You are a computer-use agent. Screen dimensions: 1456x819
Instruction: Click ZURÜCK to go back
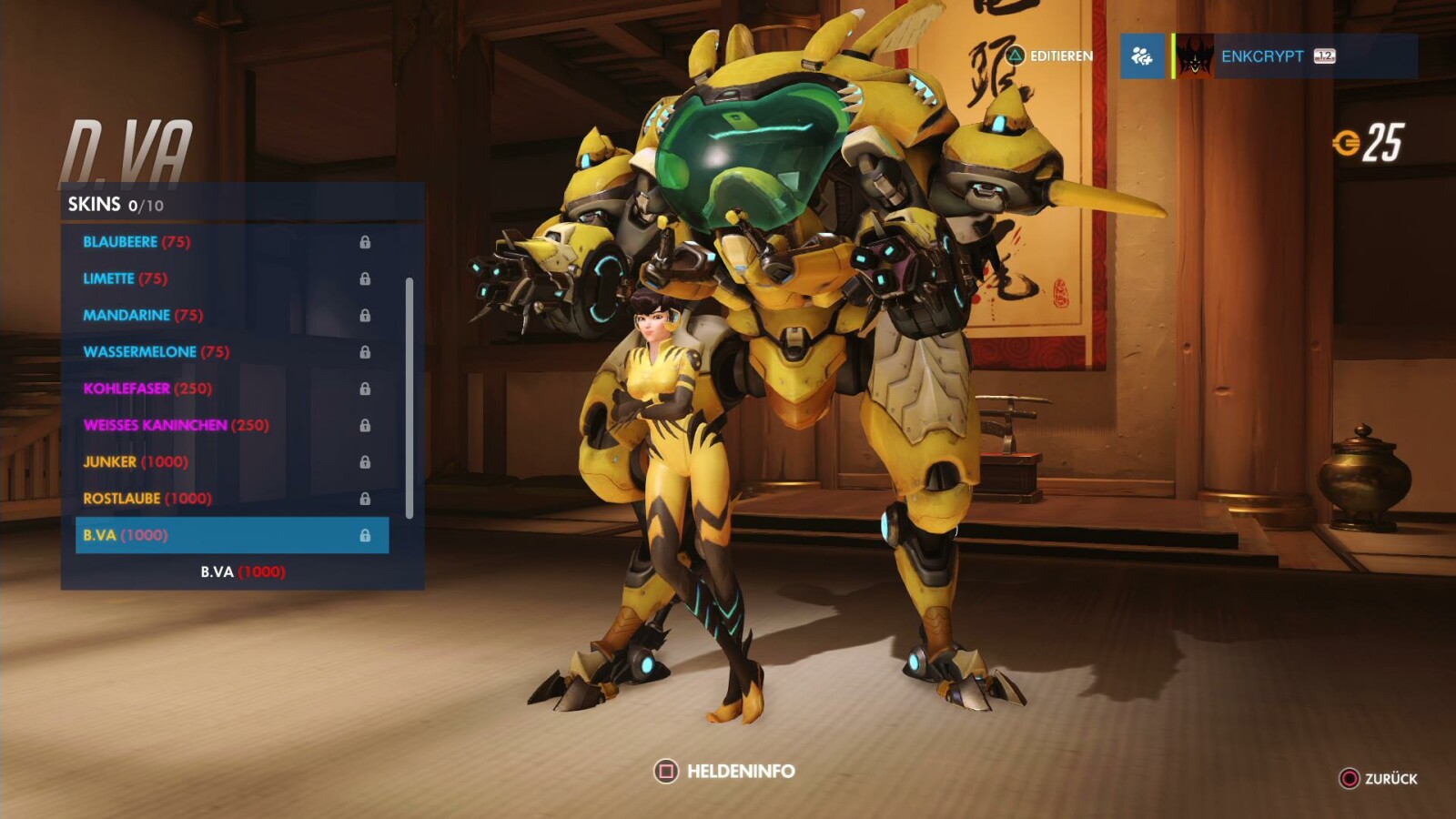click(x=1392, y=779)
